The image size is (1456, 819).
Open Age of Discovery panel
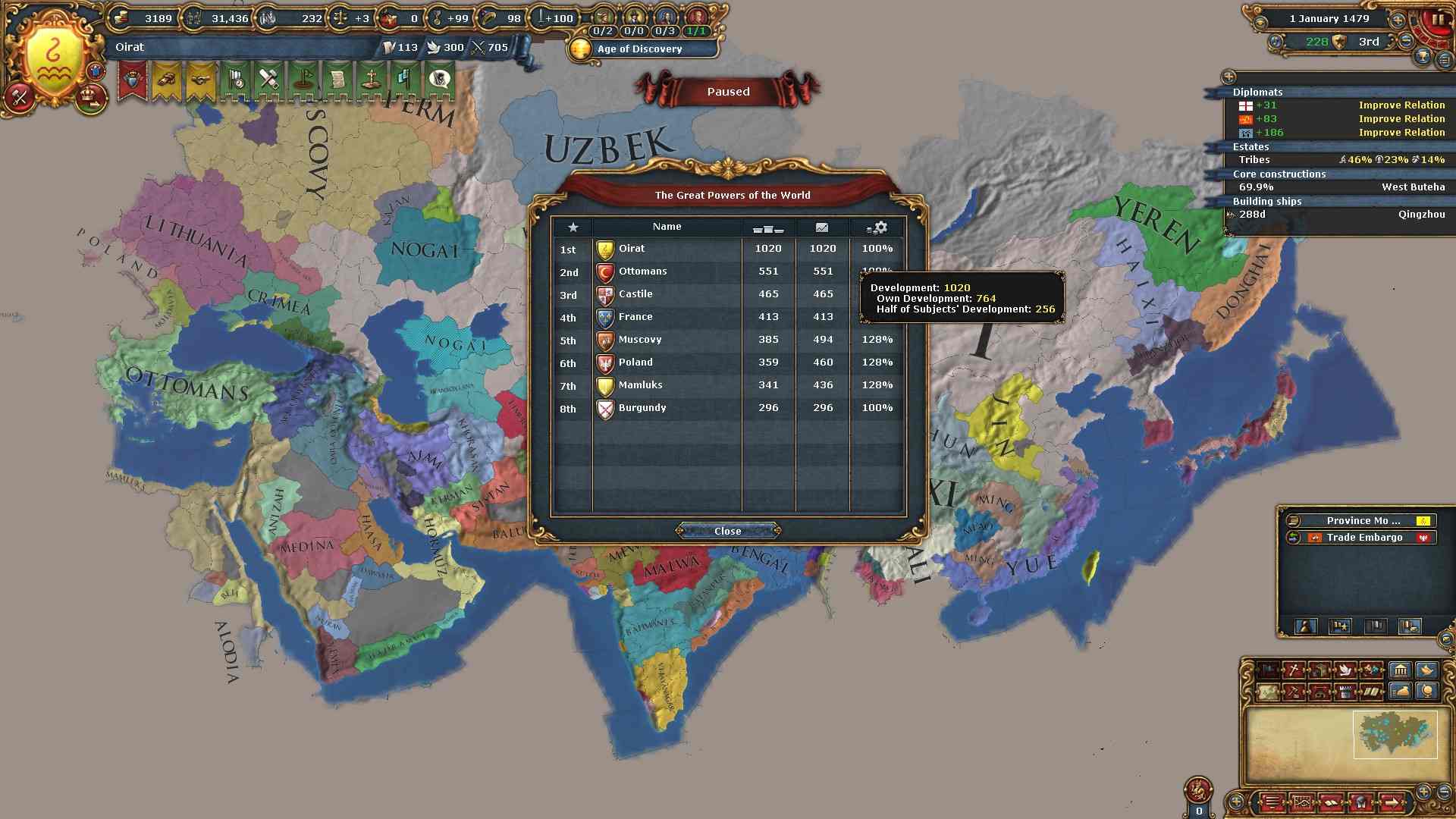pos(639,49)
